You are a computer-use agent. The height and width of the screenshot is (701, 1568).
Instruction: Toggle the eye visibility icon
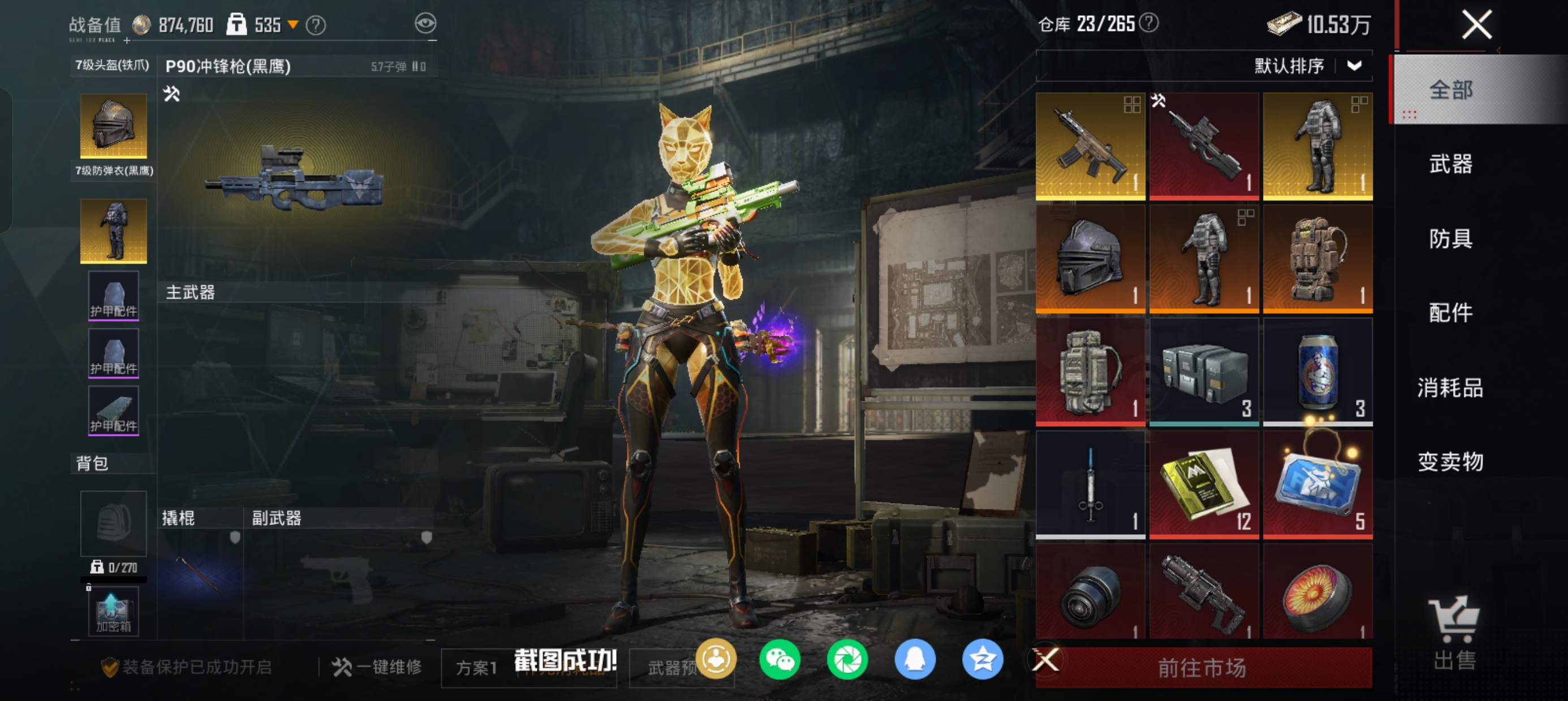425,24
